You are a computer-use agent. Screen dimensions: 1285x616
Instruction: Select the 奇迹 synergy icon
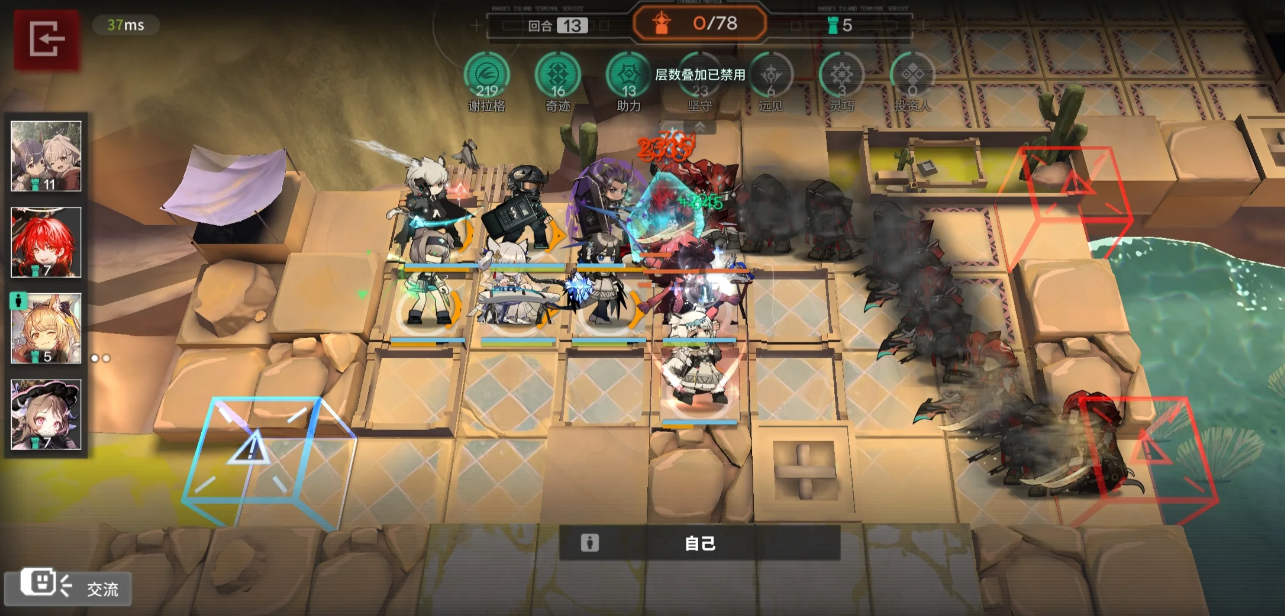(x=558, y=75)
